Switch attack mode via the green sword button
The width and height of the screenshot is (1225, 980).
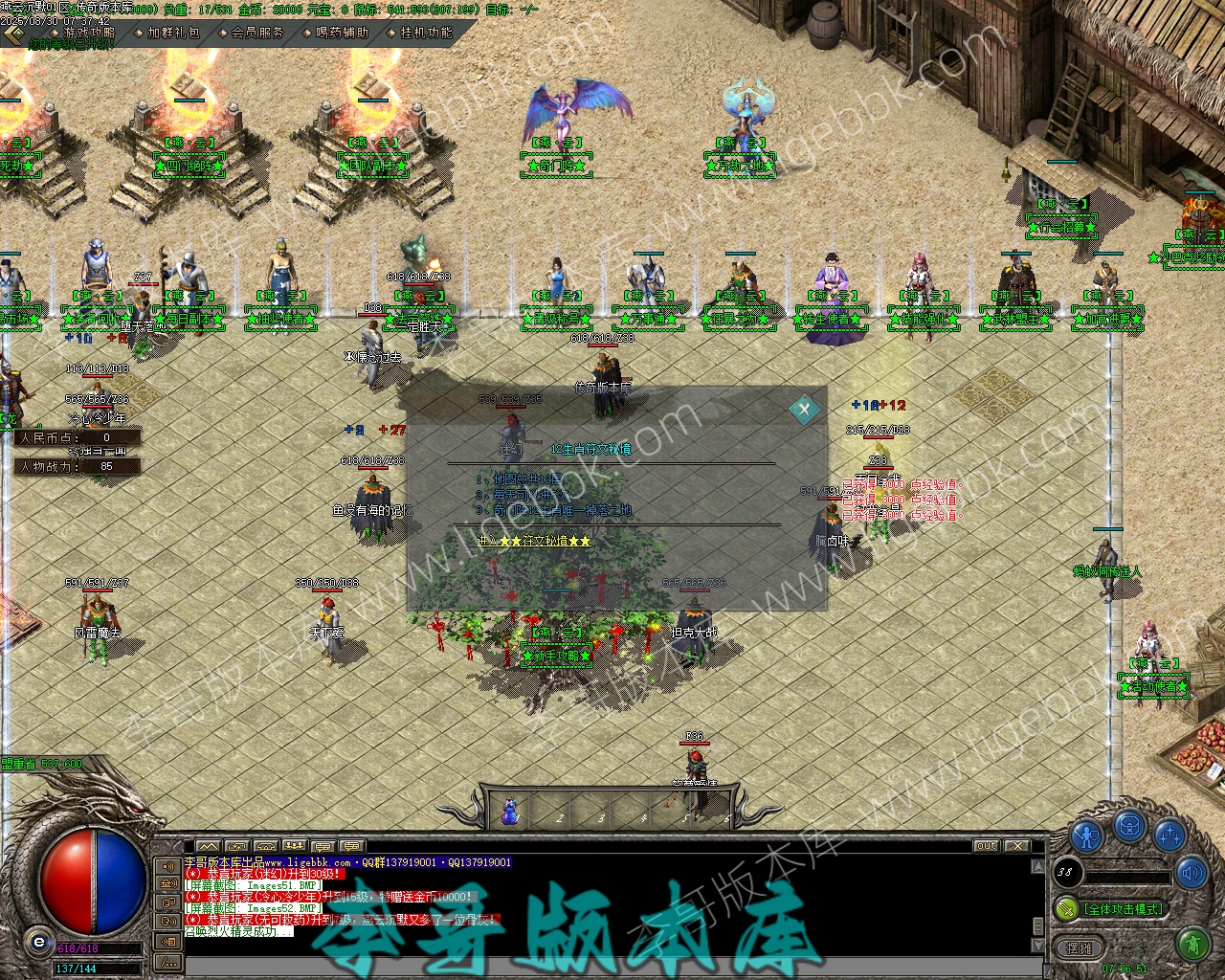tap(1066, 907)
